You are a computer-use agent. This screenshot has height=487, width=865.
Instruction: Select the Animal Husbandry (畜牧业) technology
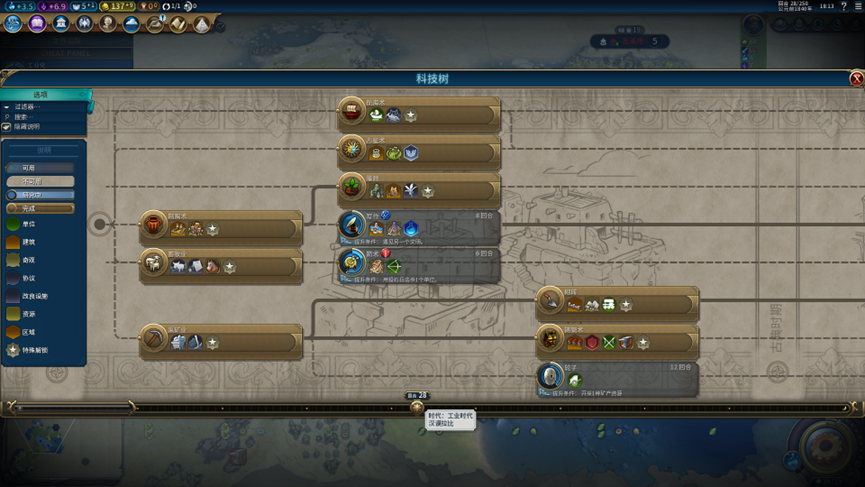tap(220, 264)
